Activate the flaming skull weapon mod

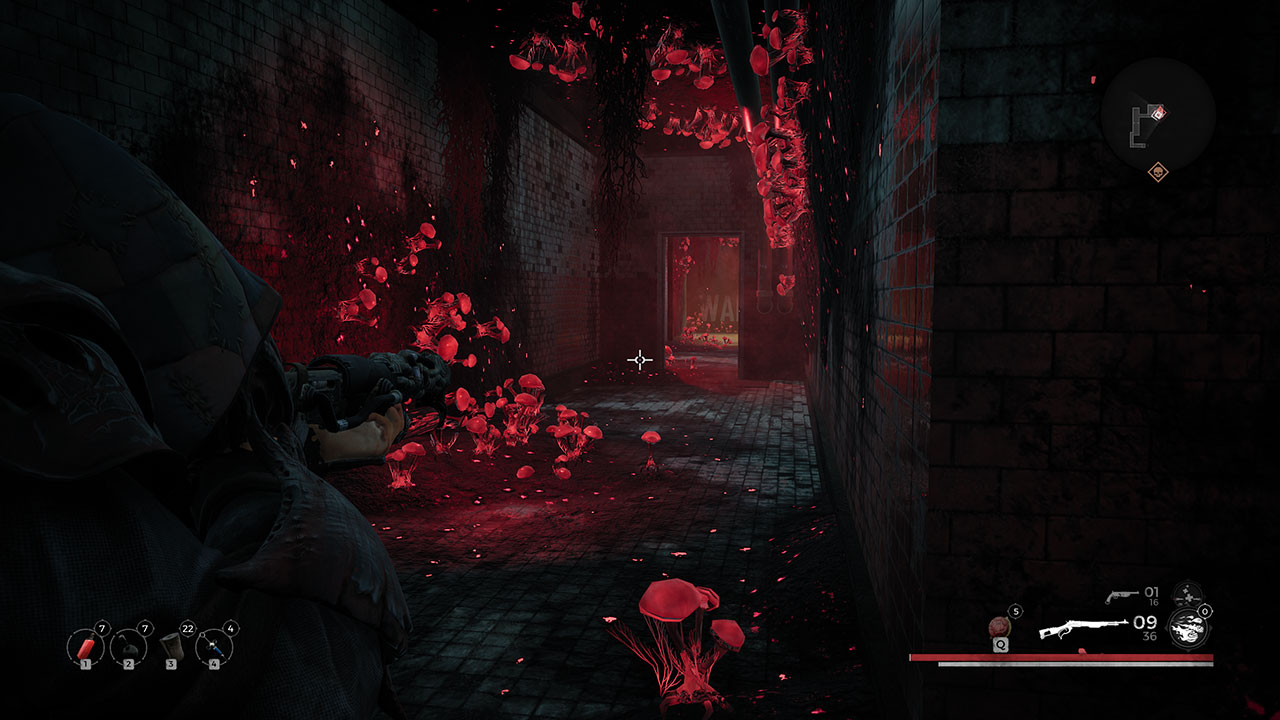(x=1187, y=628)
